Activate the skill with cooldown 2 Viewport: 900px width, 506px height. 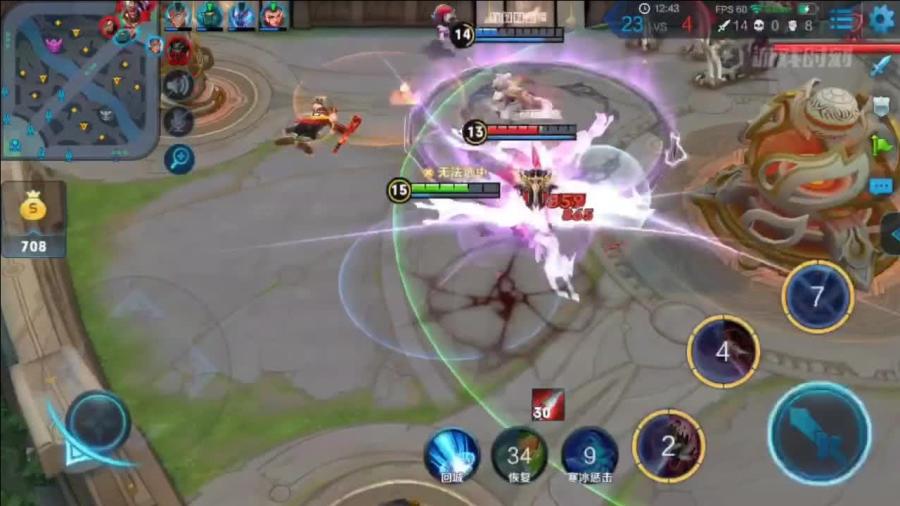[x=669, y=446]
